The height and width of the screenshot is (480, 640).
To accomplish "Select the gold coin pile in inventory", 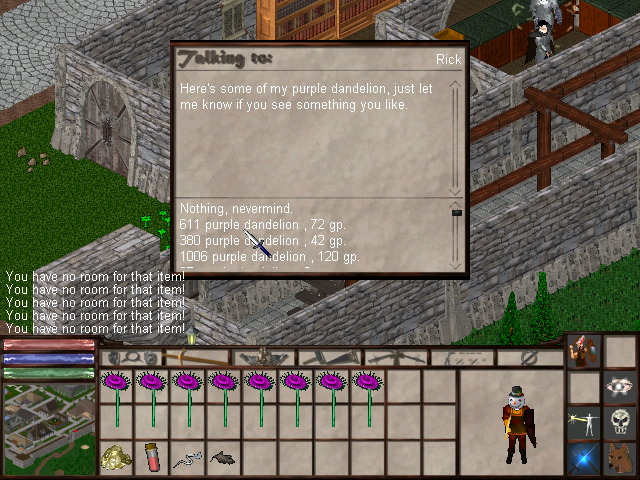I will pos(117,458).
